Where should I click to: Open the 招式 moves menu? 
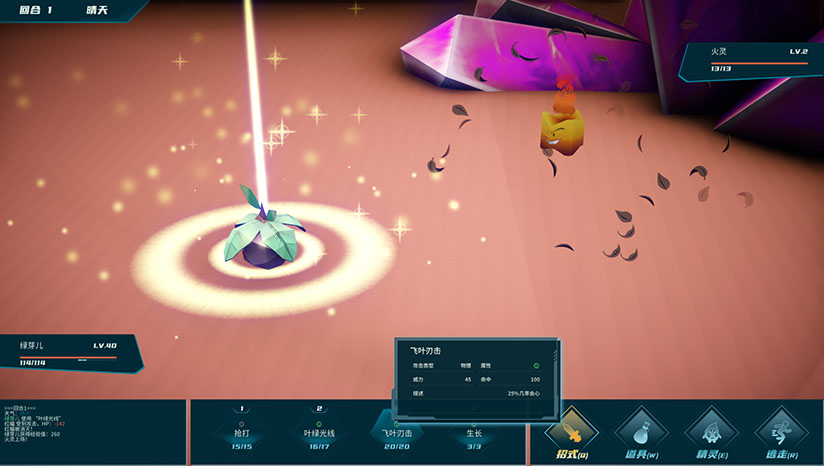click(x=572, y=432)
